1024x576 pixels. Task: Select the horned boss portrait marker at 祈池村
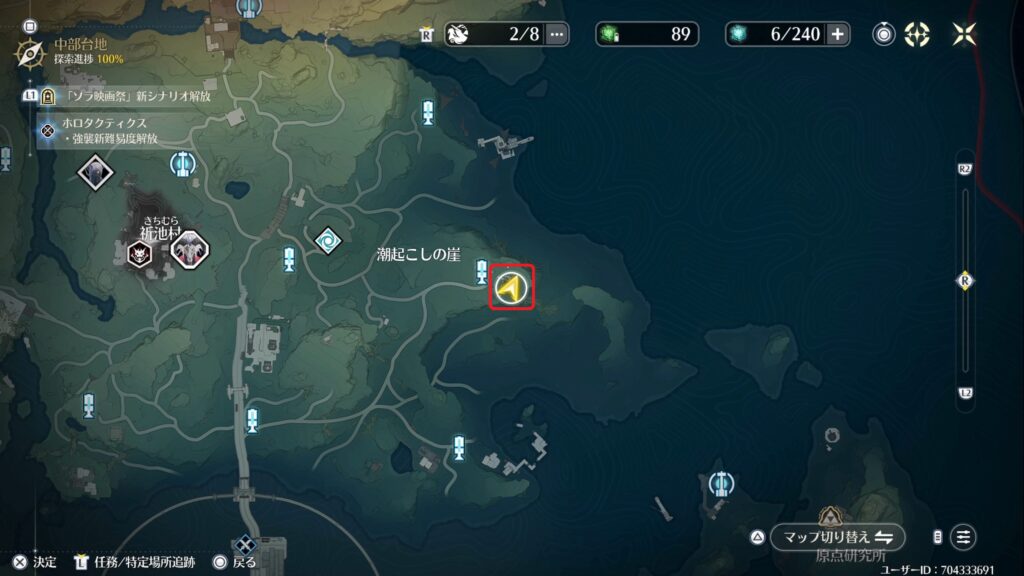(188, 250)
